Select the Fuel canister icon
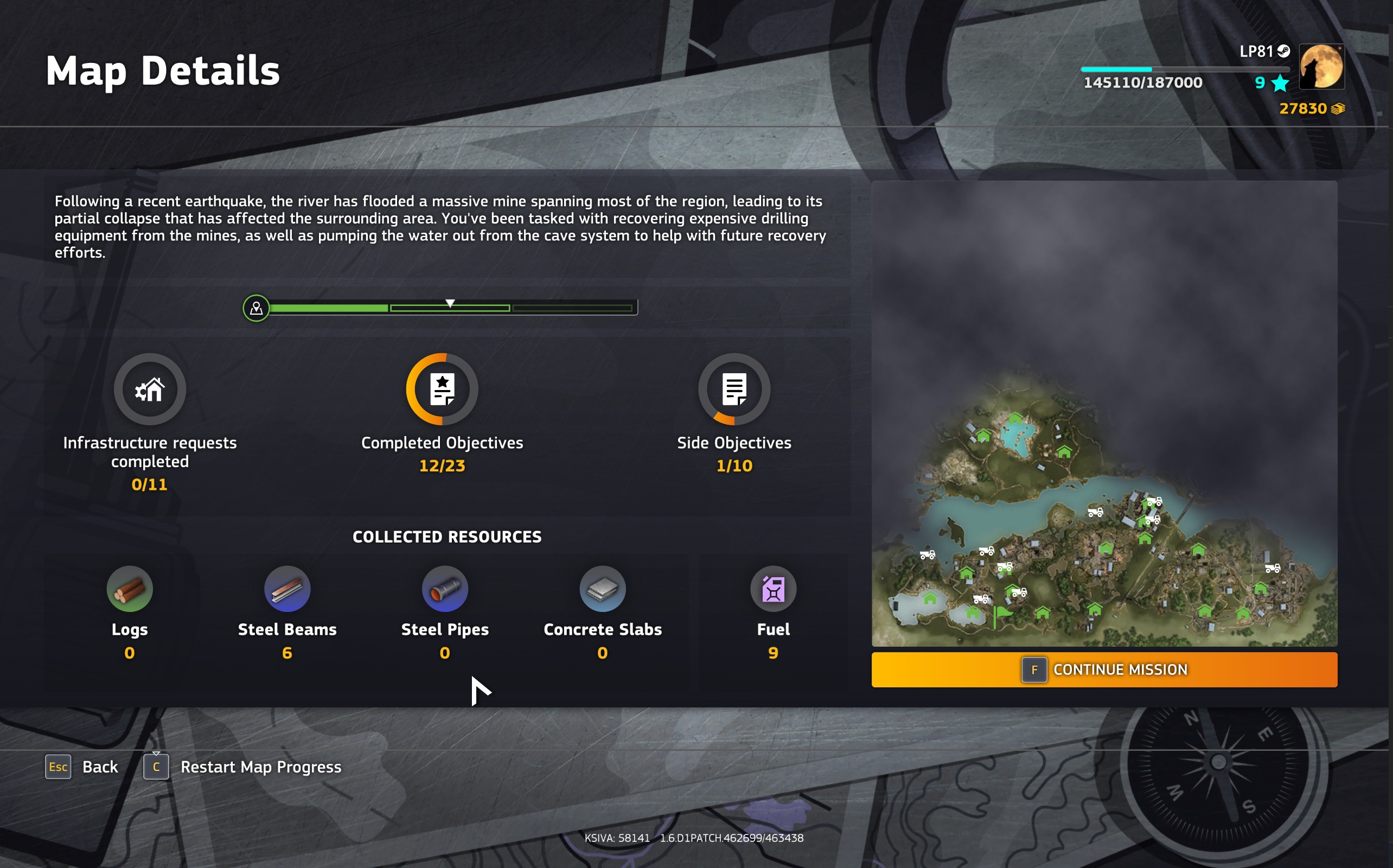 click(x=772, y=589)
